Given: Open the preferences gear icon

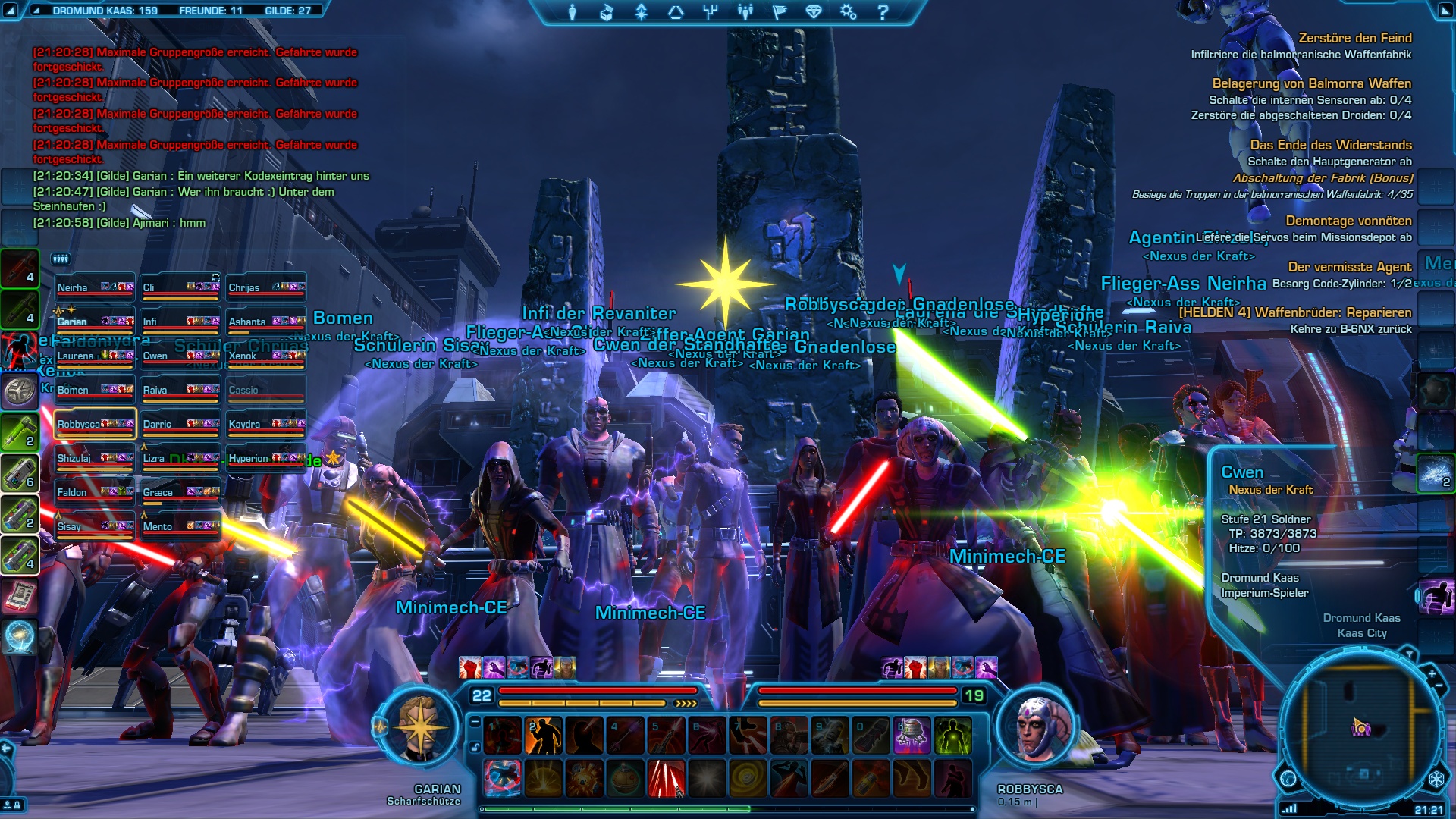Looking at the screenshot, I should coord(848,12).
